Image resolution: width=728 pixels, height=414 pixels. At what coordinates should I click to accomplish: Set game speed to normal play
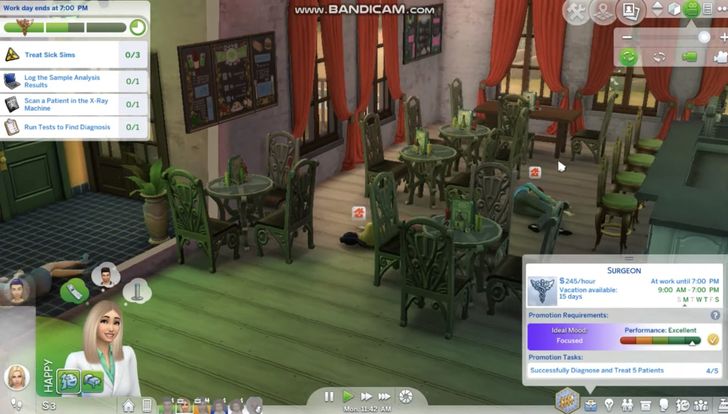coord(348,397)
